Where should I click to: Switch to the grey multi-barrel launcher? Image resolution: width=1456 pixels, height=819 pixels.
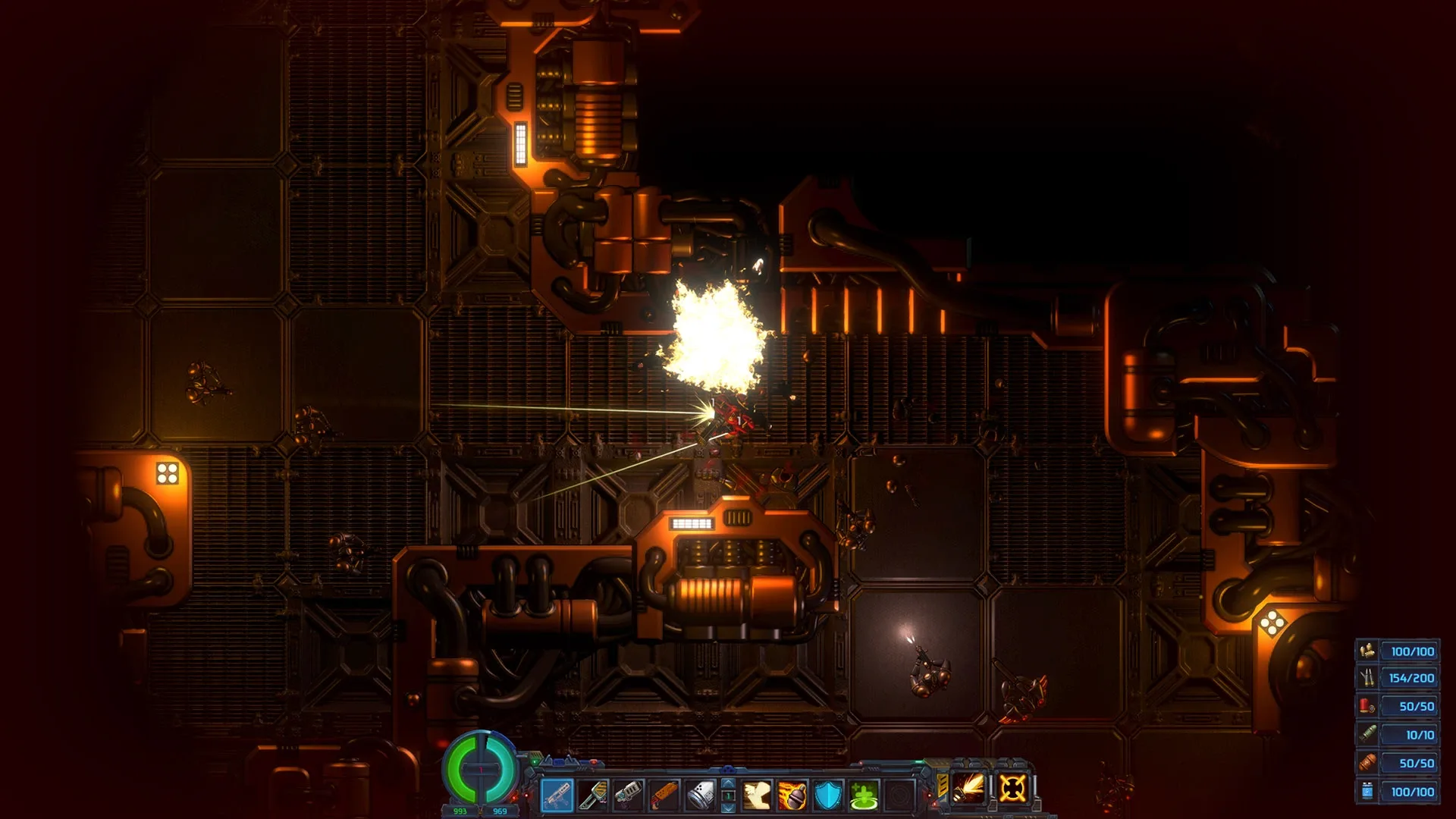[x=628, y=795]
